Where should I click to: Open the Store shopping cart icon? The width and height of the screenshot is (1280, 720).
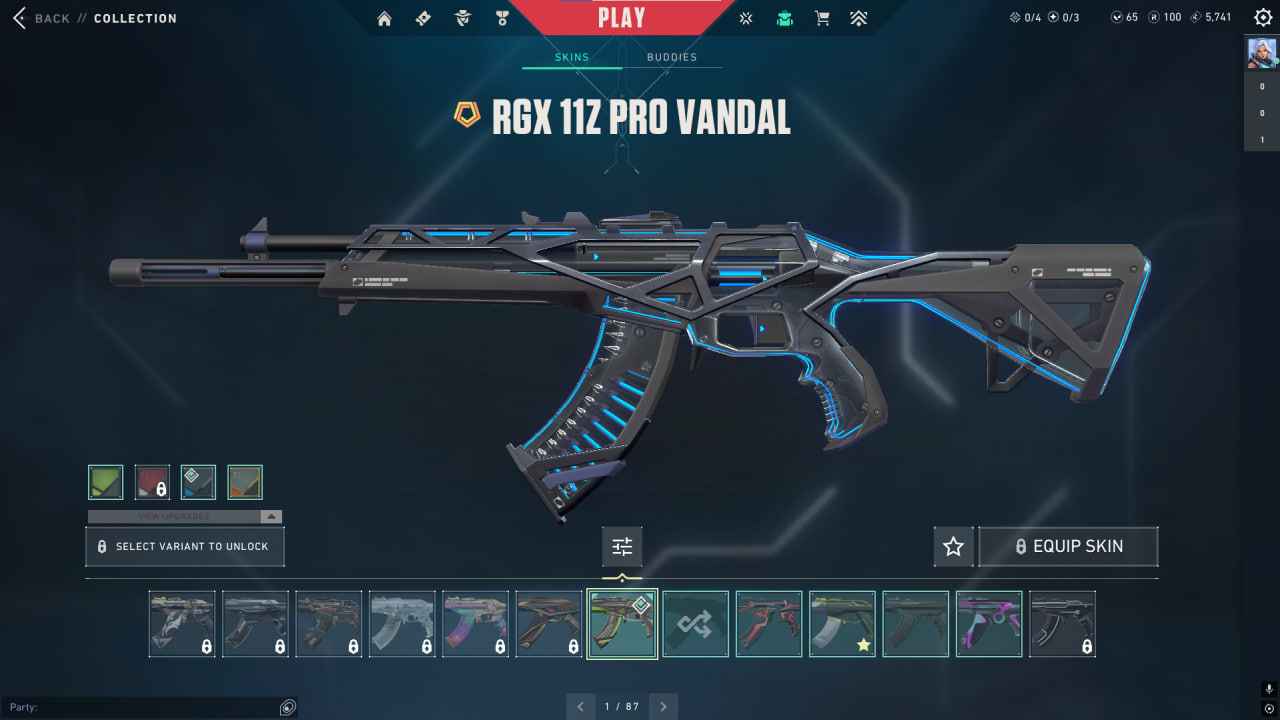[x=823, y=17]
